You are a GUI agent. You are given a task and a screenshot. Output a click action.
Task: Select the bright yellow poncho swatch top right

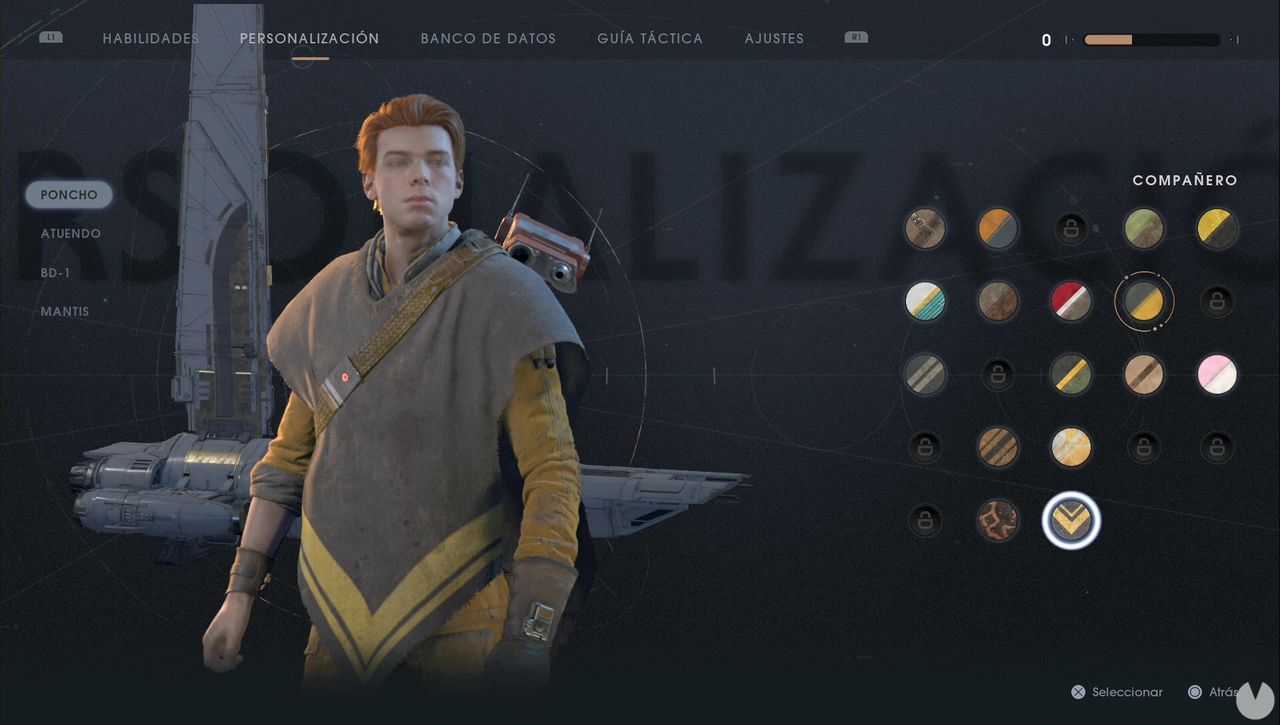pyautogui.click(x=1216, y=227)
